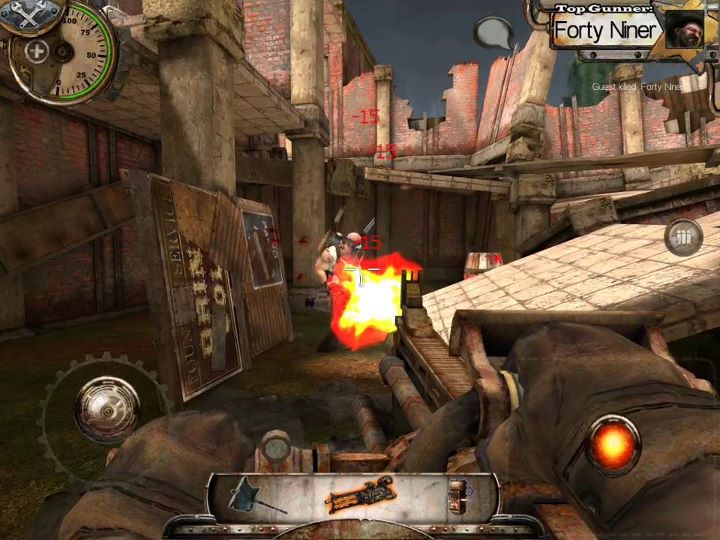Screen dimensions: 720x540
Task: Fire with the glowing red button
Action: click(613, 443)
